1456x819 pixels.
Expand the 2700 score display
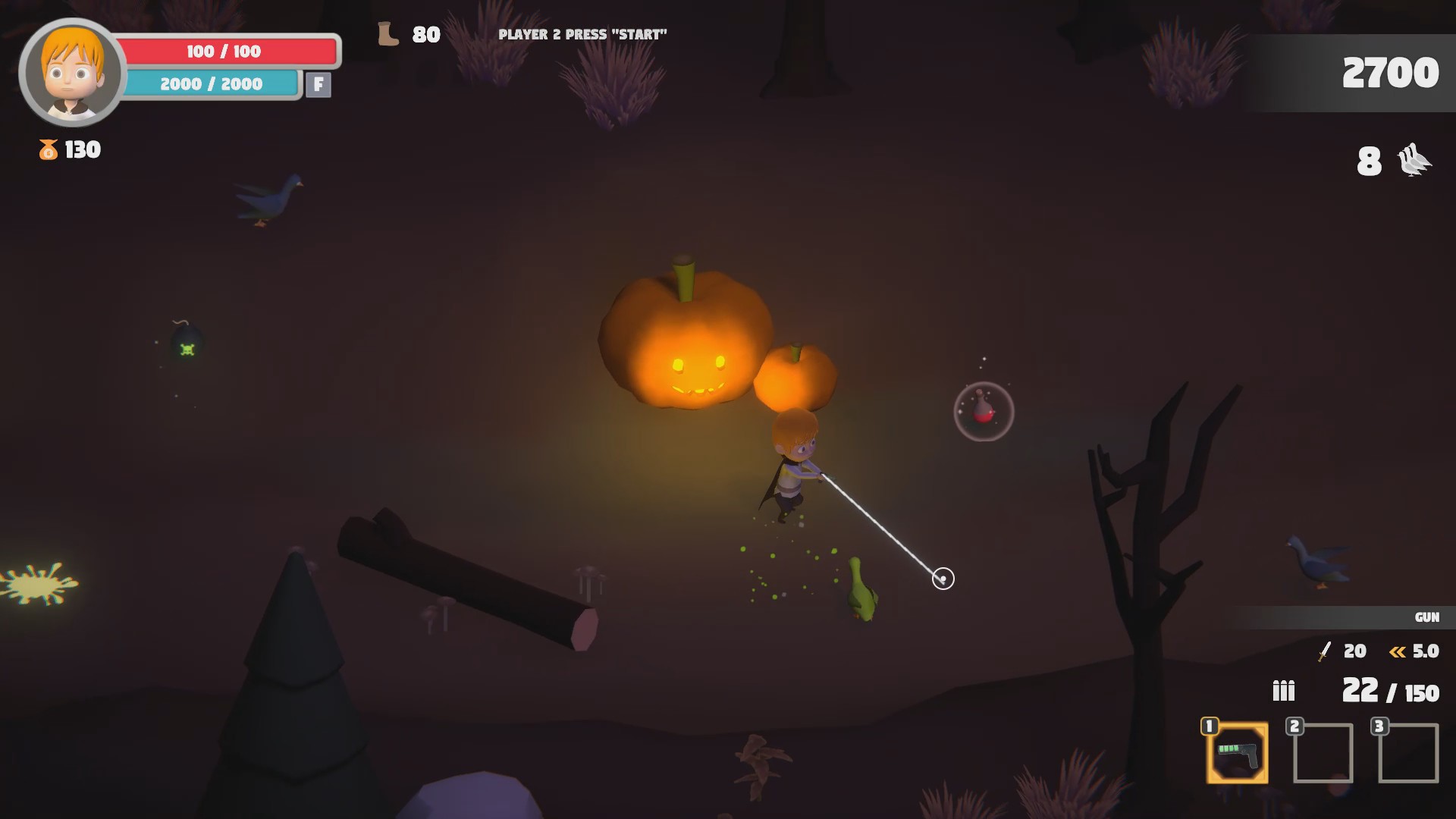point(1389,73)
